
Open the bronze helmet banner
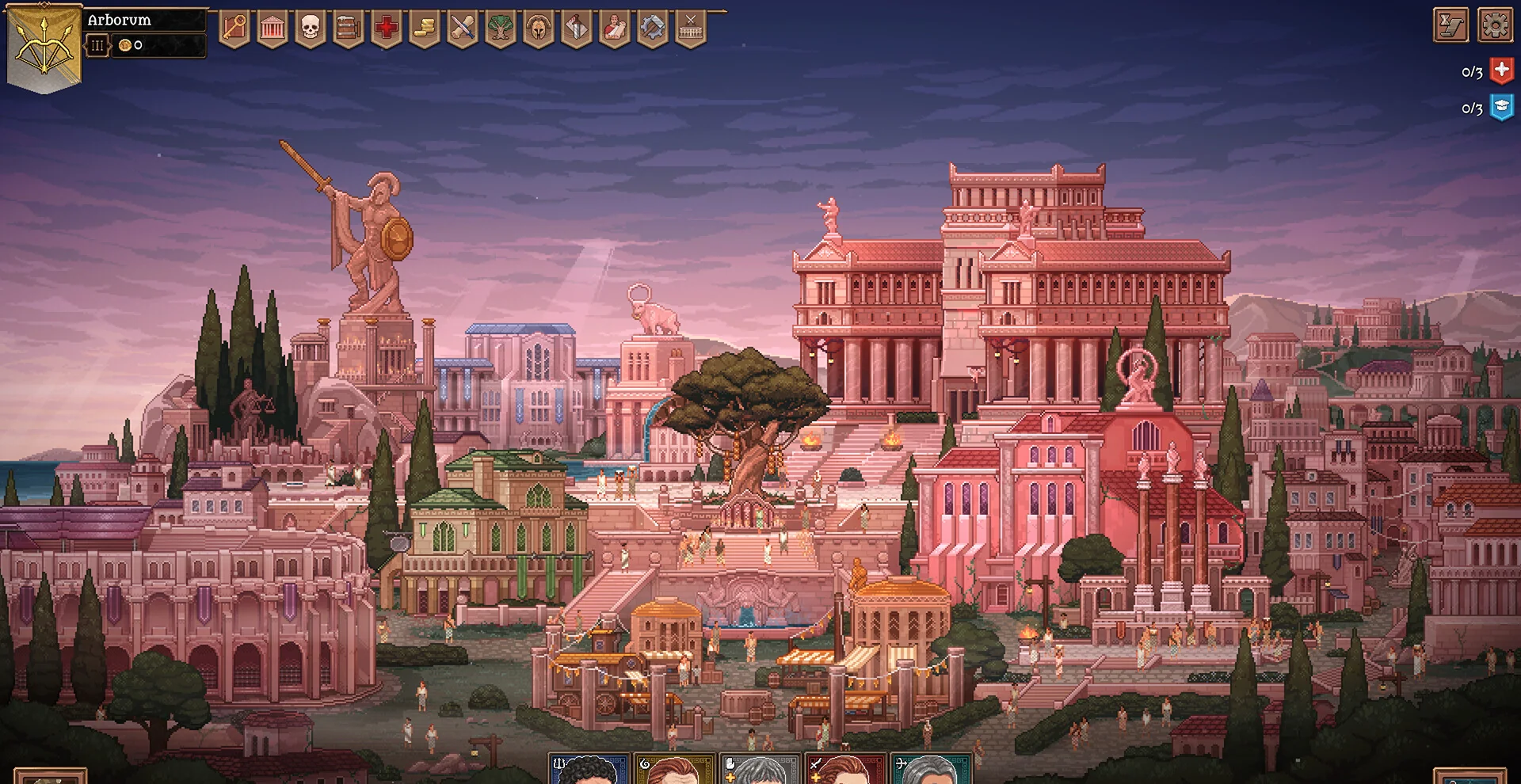539,29
